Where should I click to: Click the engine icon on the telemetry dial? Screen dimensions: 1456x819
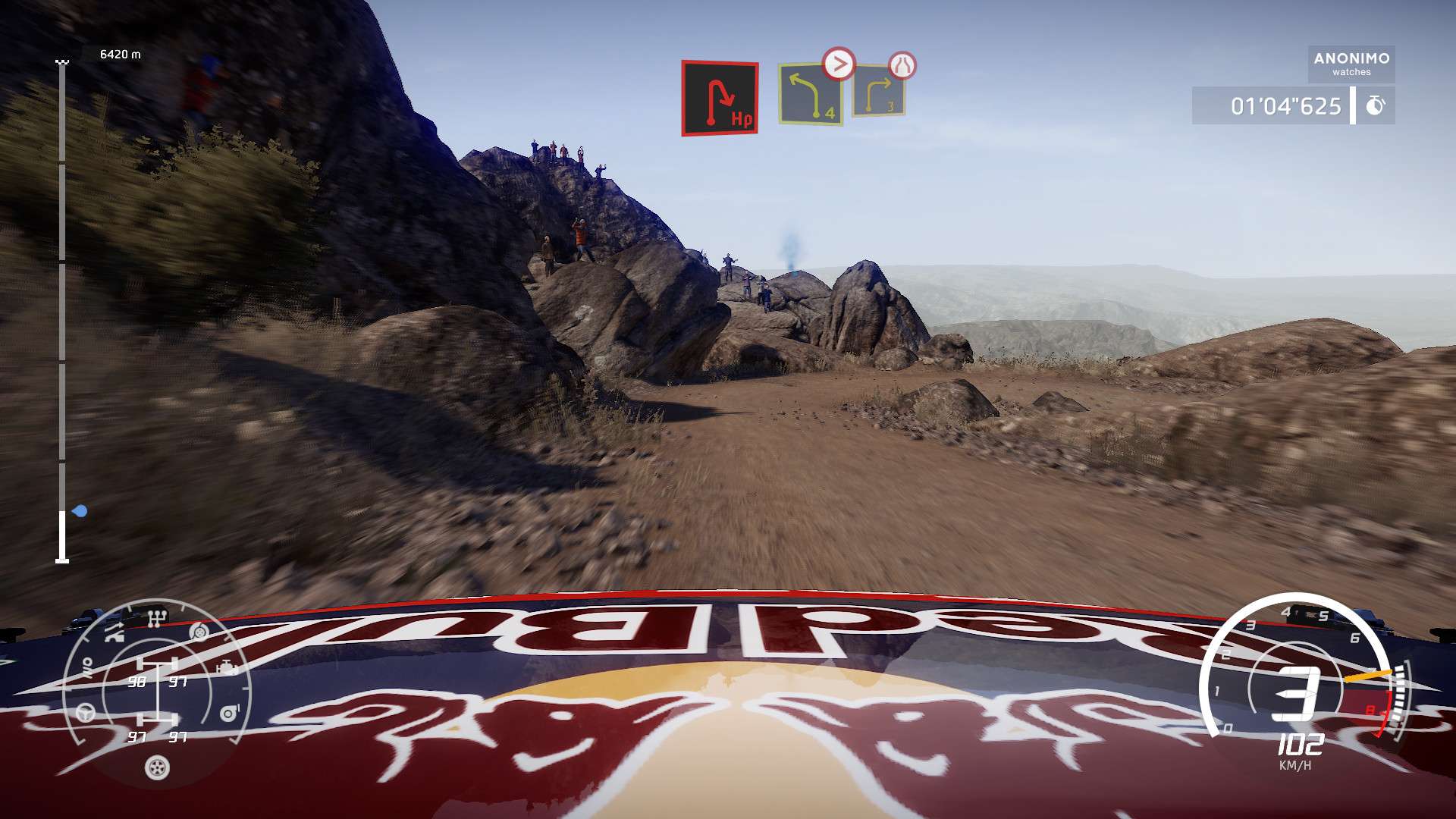pos(227,667)
